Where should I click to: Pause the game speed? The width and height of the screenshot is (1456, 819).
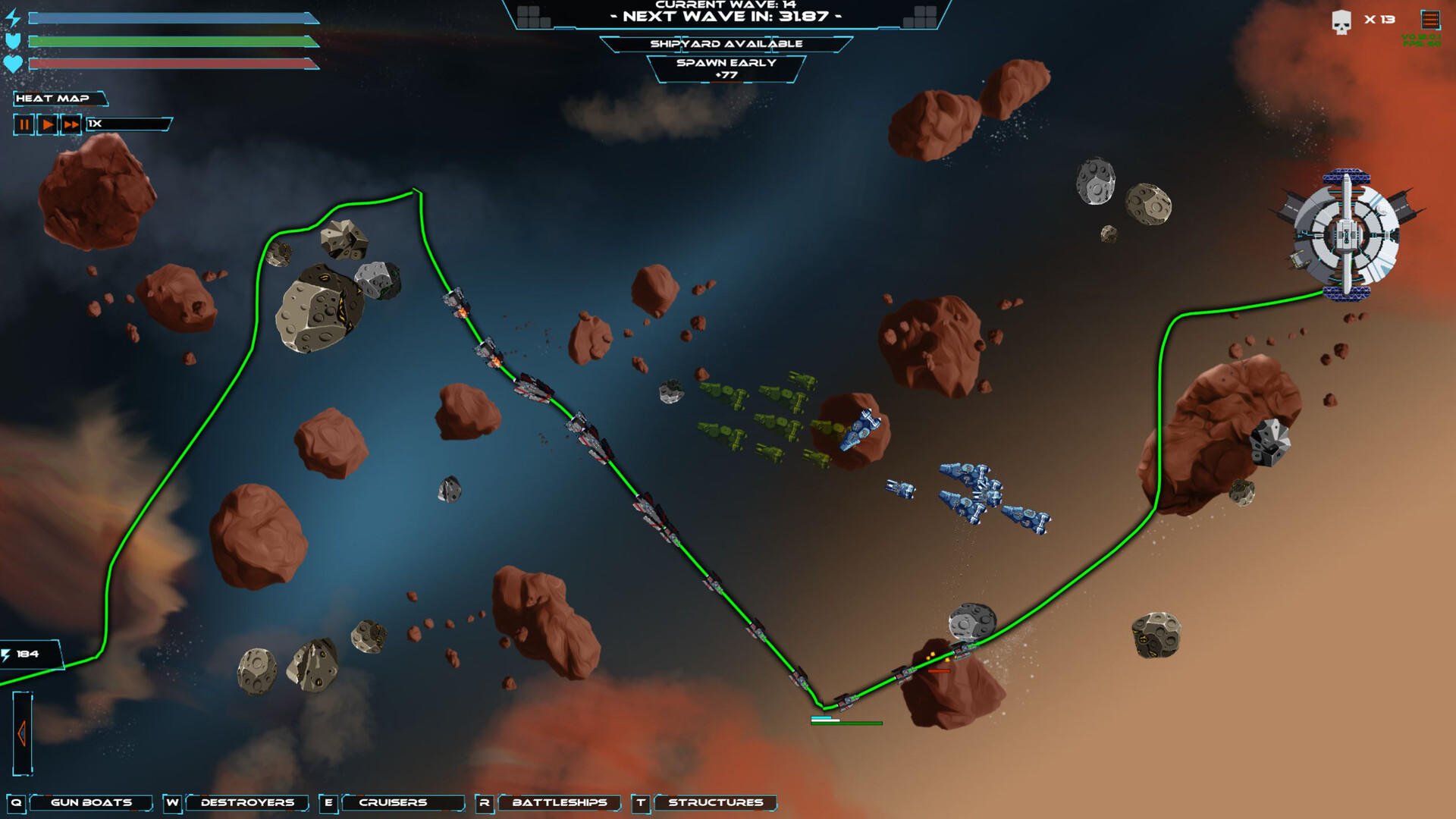pyautogui.click(x=24, y=124)
